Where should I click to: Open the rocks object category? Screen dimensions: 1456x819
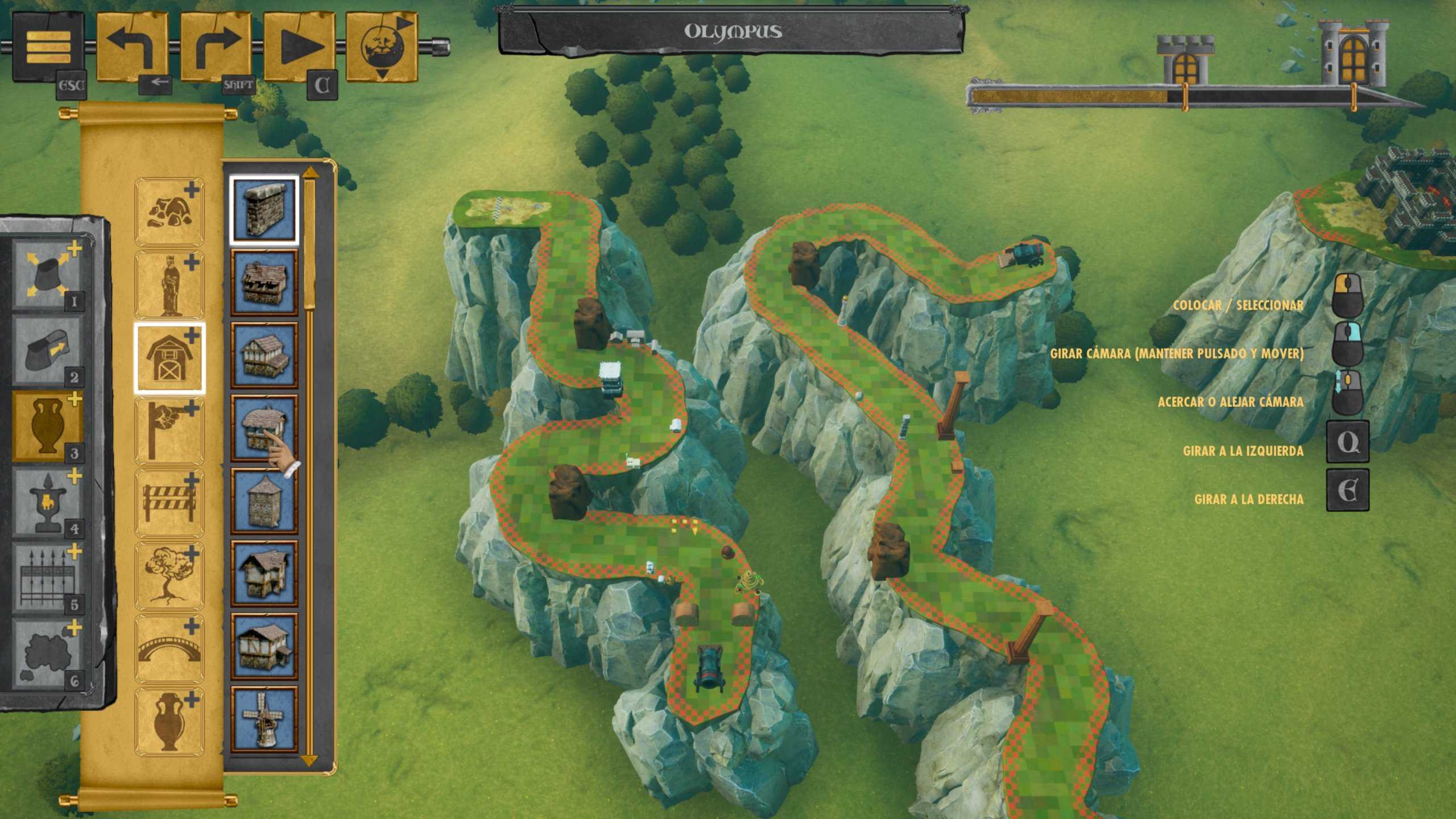click(x=169, y=212)
